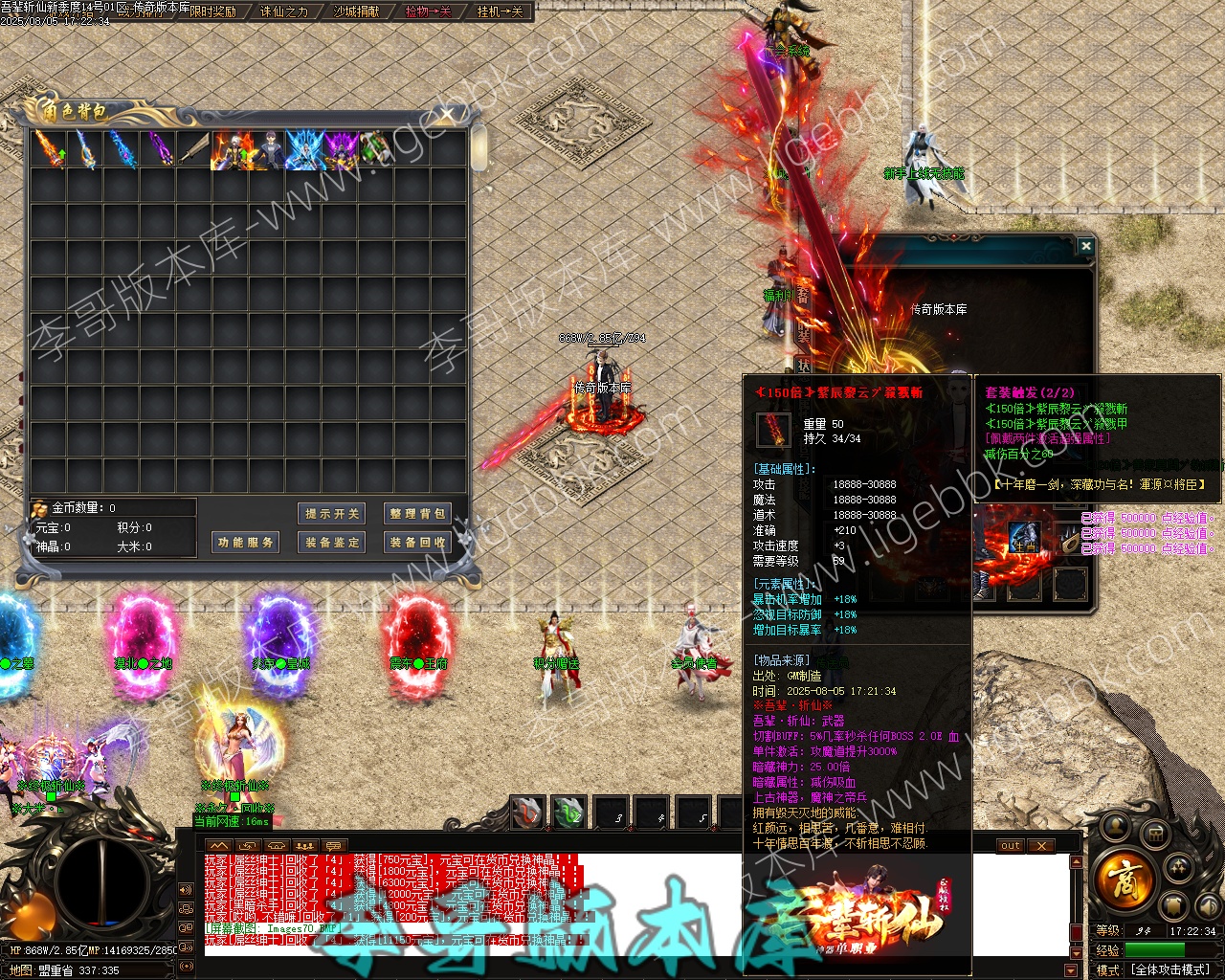Open the 装备回收 equipment recycling
This screenshot has width=1225, height=980.
pos(416,543)
